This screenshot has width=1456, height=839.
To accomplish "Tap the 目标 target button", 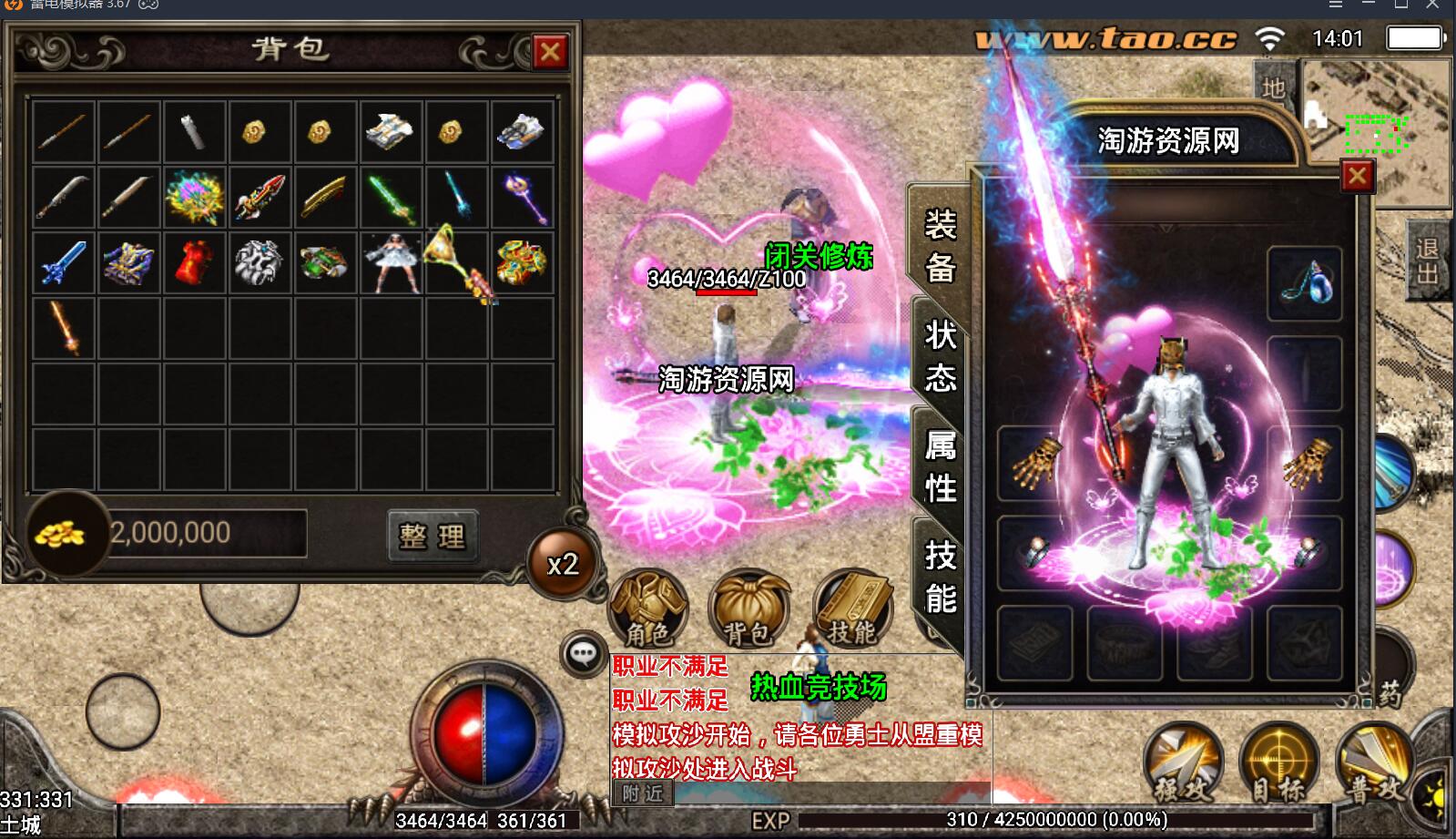I will point(1278,763).
